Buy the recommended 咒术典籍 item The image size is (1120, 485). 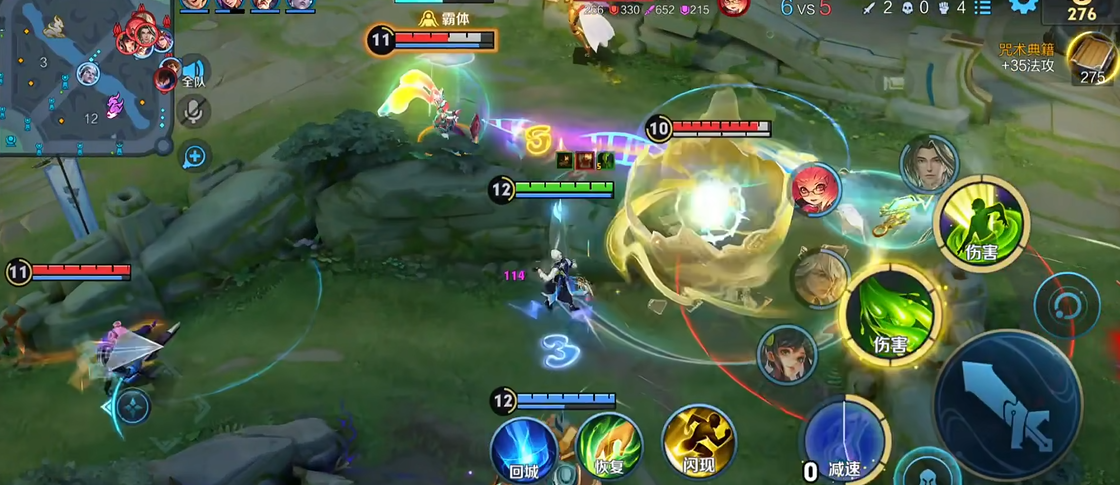click(1090, 58)
